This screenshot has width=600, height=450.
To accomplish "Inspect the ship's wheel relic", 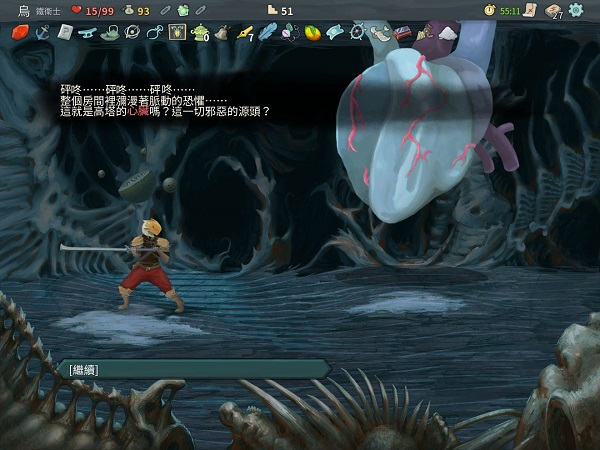I will (x=357, y=32).
